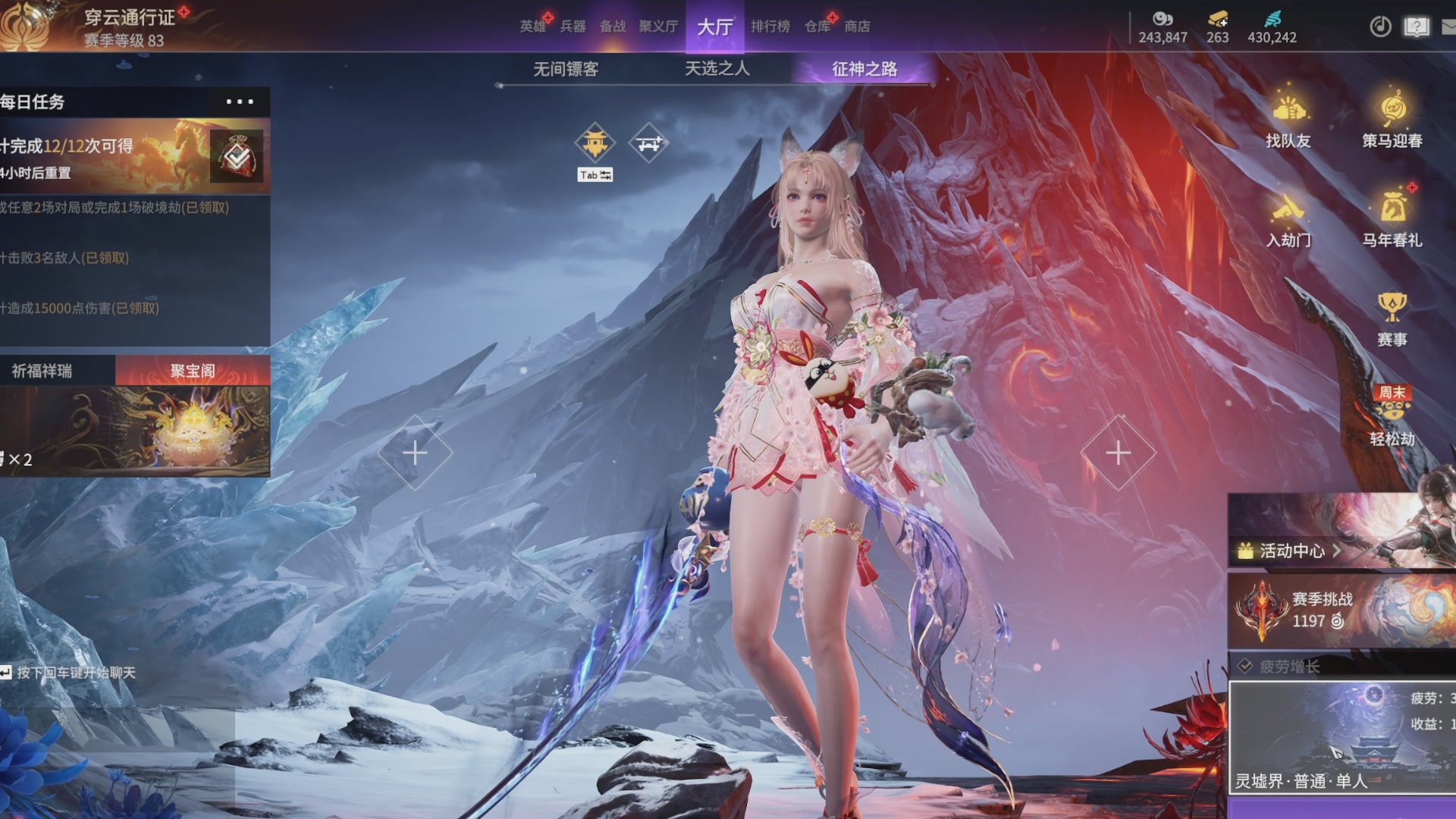
Task: Open the 英雄 (Heroes) menu
Action: coord(533,27)
